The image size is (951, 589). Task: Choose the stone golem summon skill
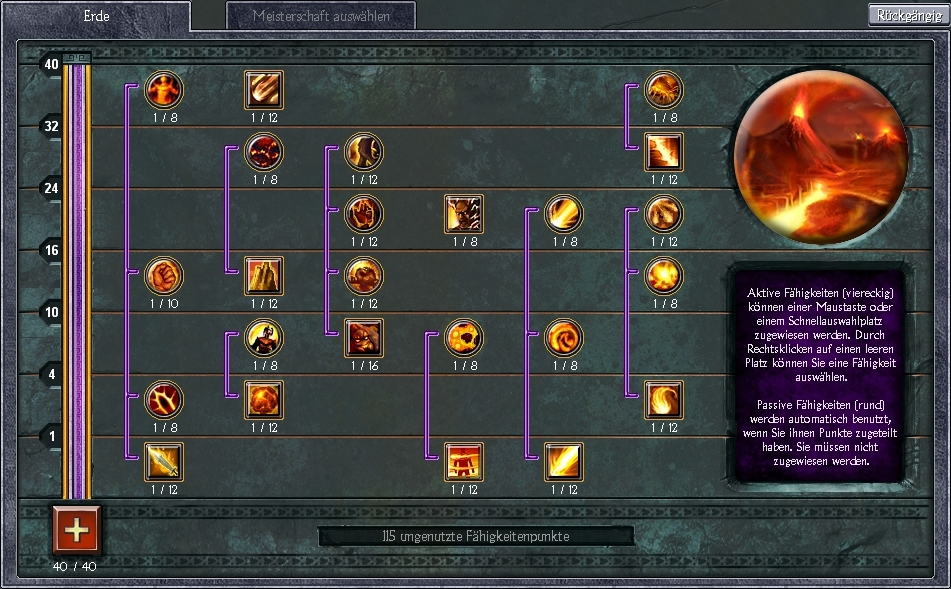click(x=364, y=338)
